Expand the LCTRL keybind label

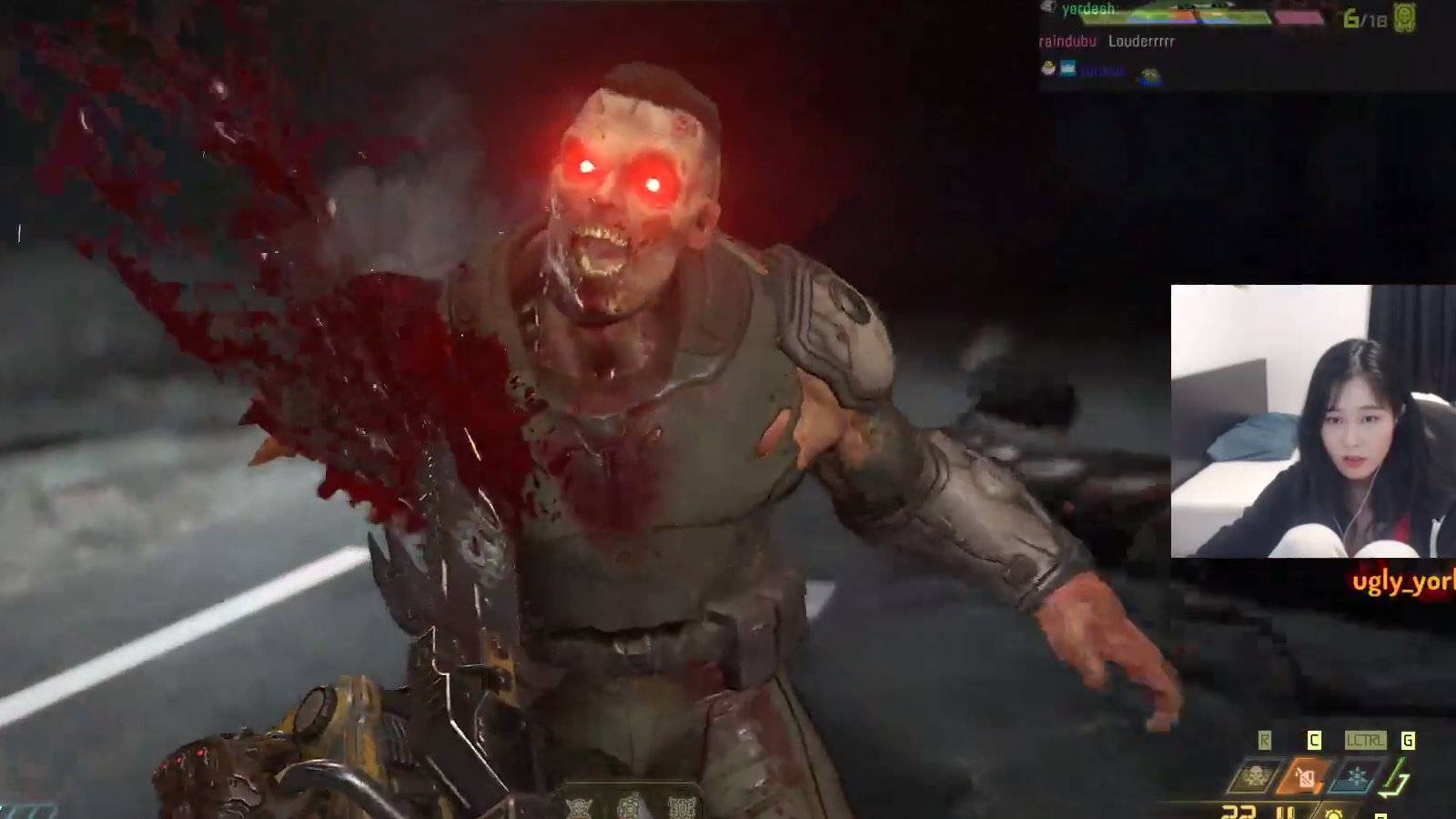point(1368,740)
